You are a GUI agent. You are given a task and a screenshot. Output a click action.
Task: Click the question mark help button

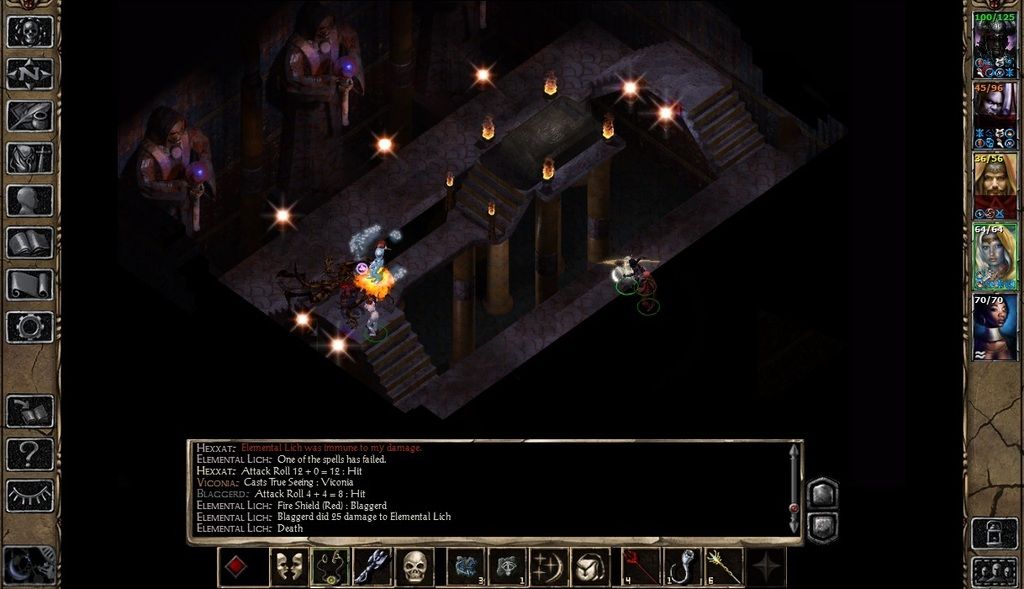click(30, 455)
